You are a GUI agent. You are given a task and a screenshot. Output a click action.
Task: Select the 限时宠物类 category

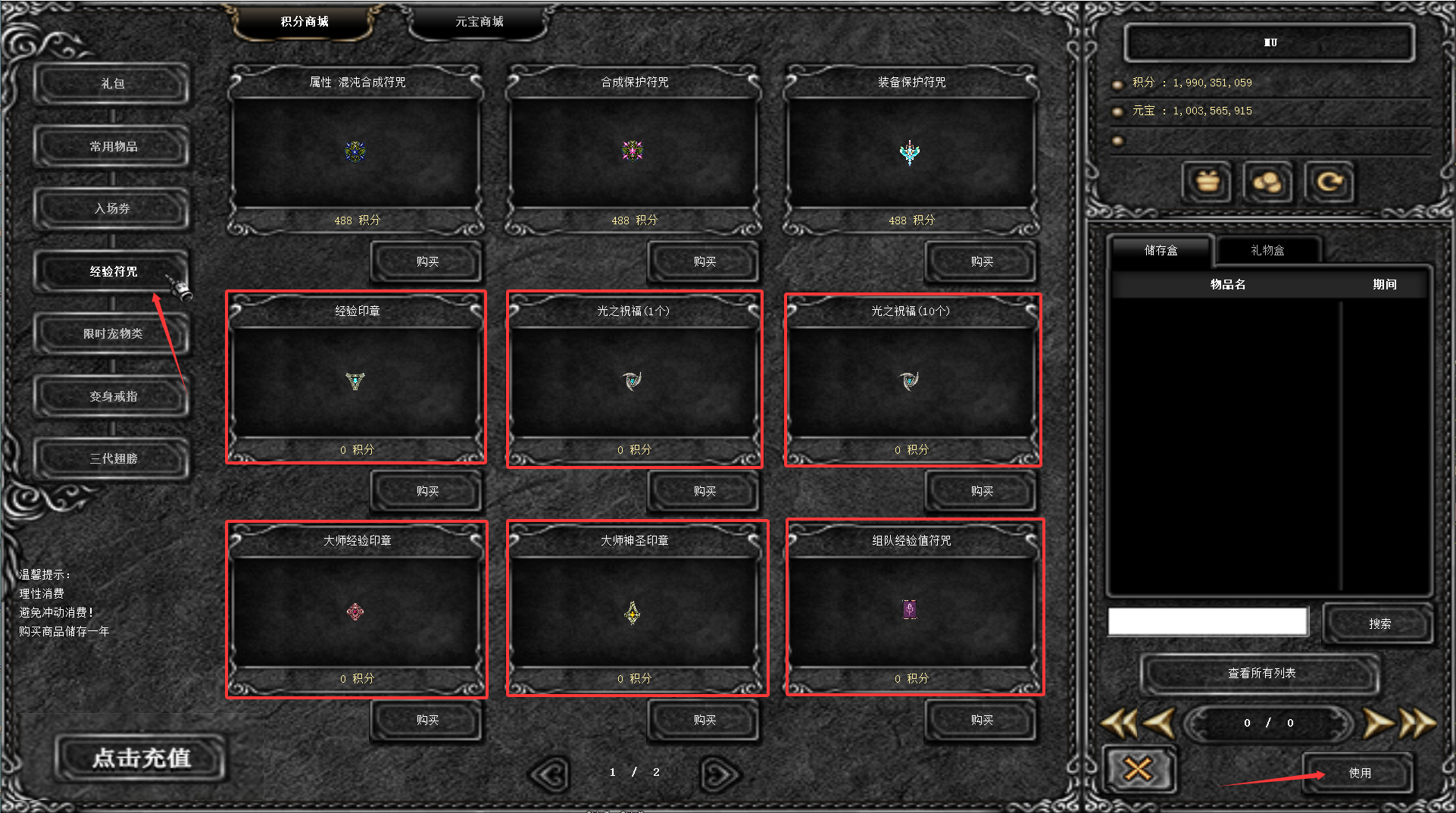pyautogui.click(x=112, y=333)
